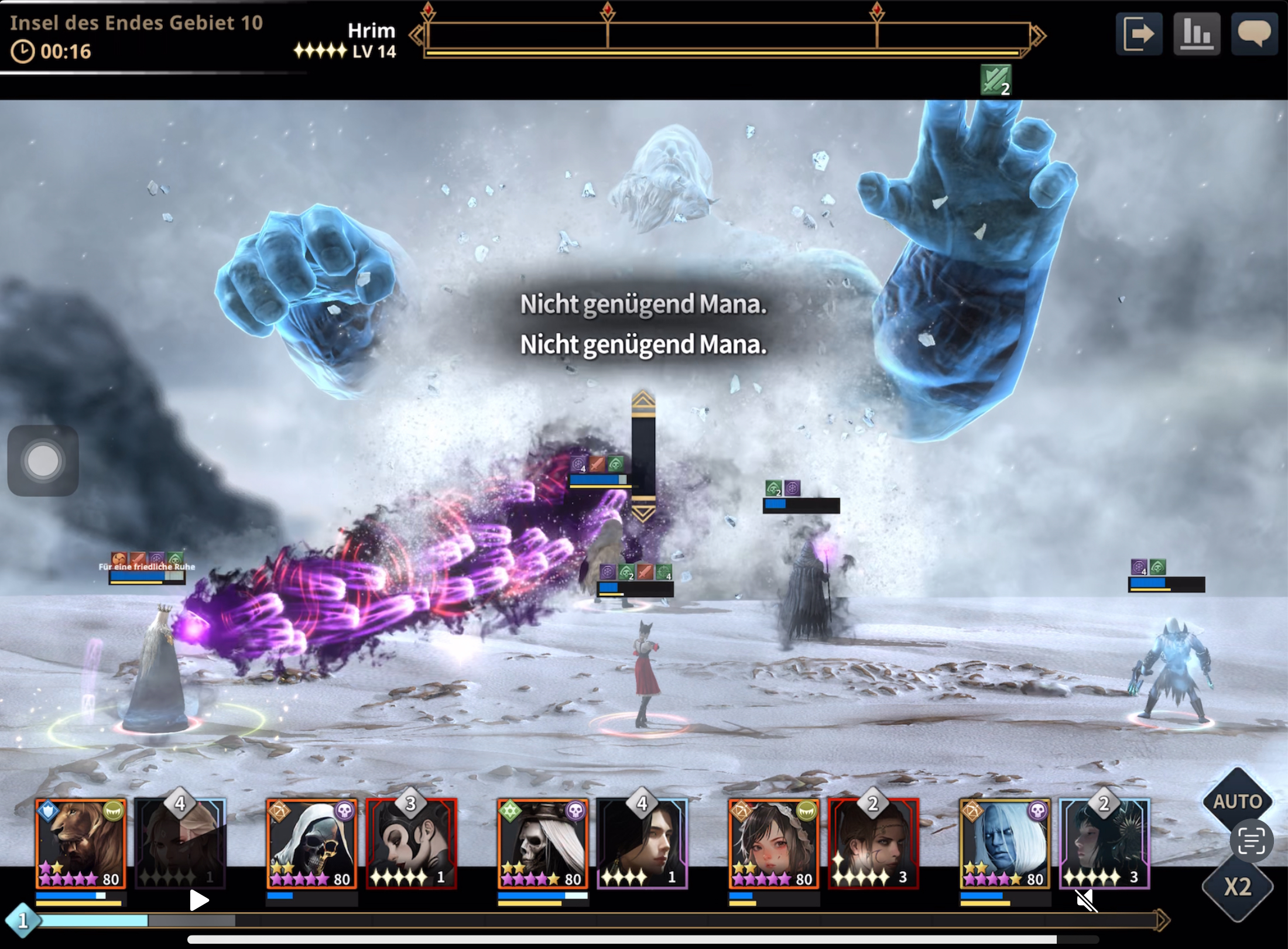The image size is (1288, 949).
Task: Exit the battle via the exit icon
Action: [1139, 34]
